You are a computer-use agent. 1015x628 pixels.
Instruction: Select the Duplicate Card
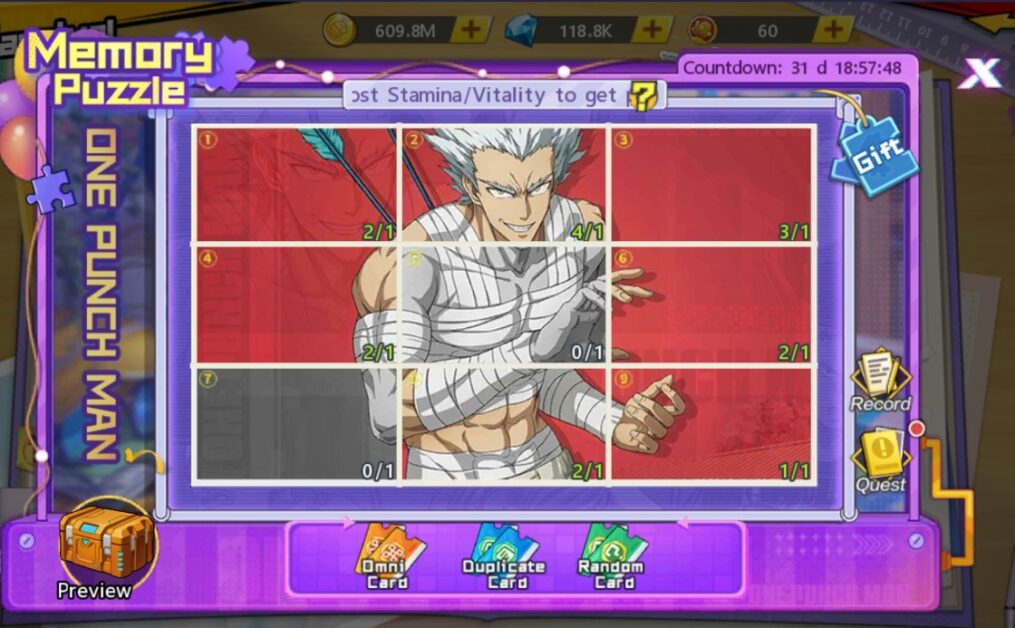click(503, 555)
